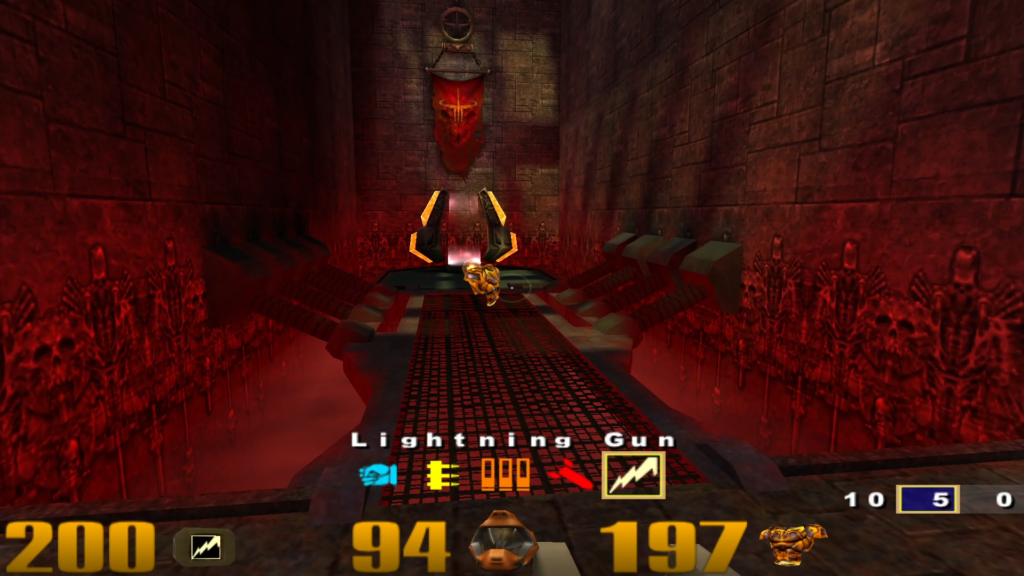Switch to the yellow machine gun icon
Viewport: 1024px width, 576px height.
[x=442, y=474]
